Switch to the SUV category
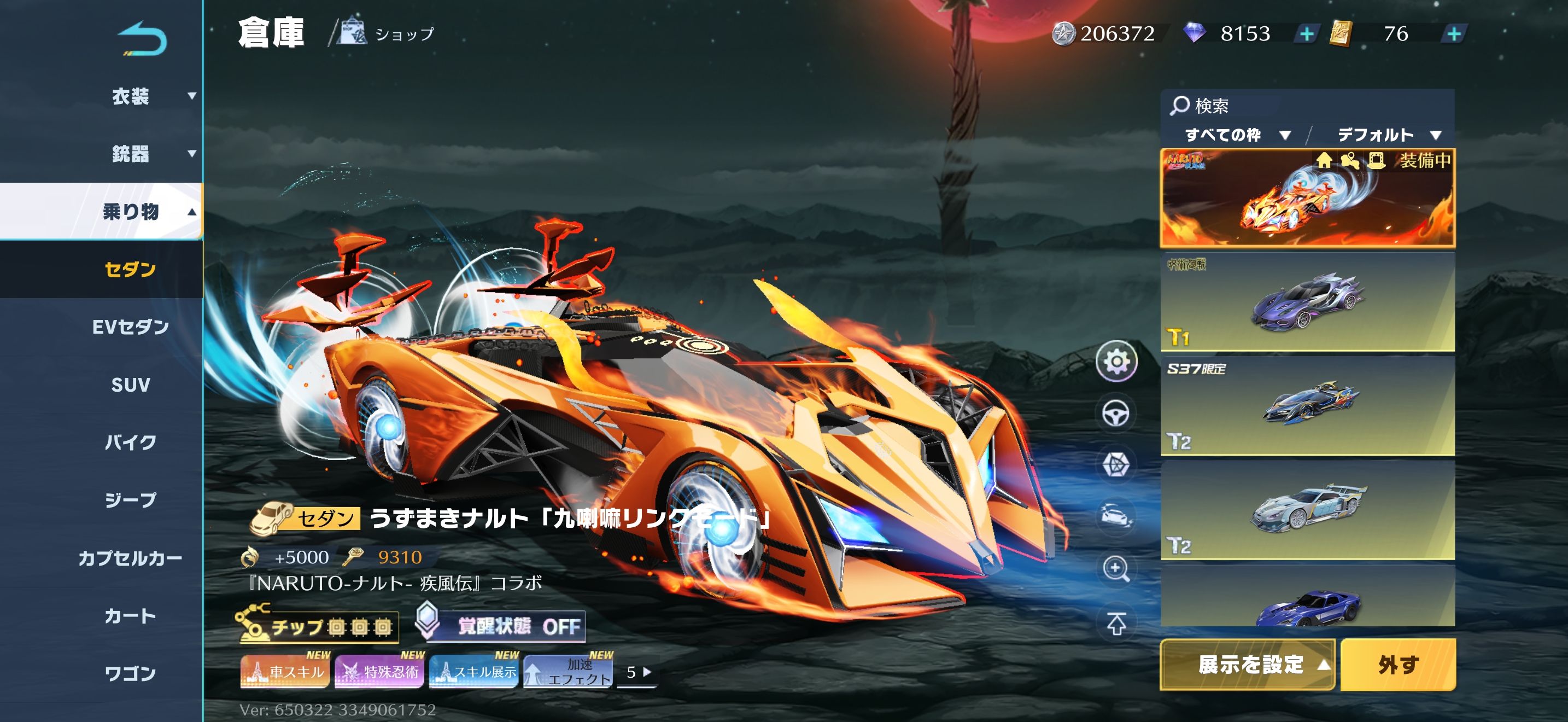 pos(130,385)
